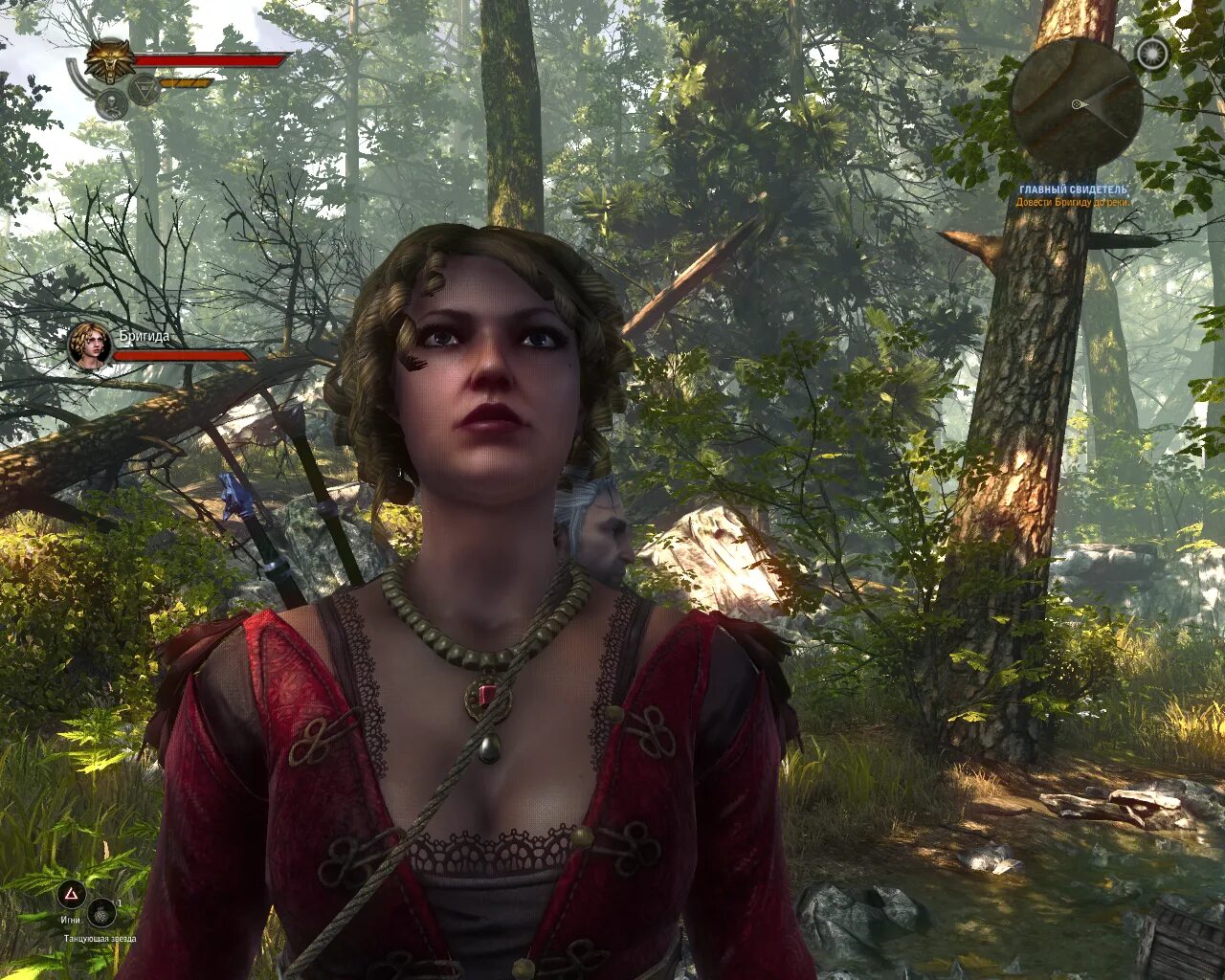
Task: Select the skull toxicity indicator icon
Action: tap(110, 104)
